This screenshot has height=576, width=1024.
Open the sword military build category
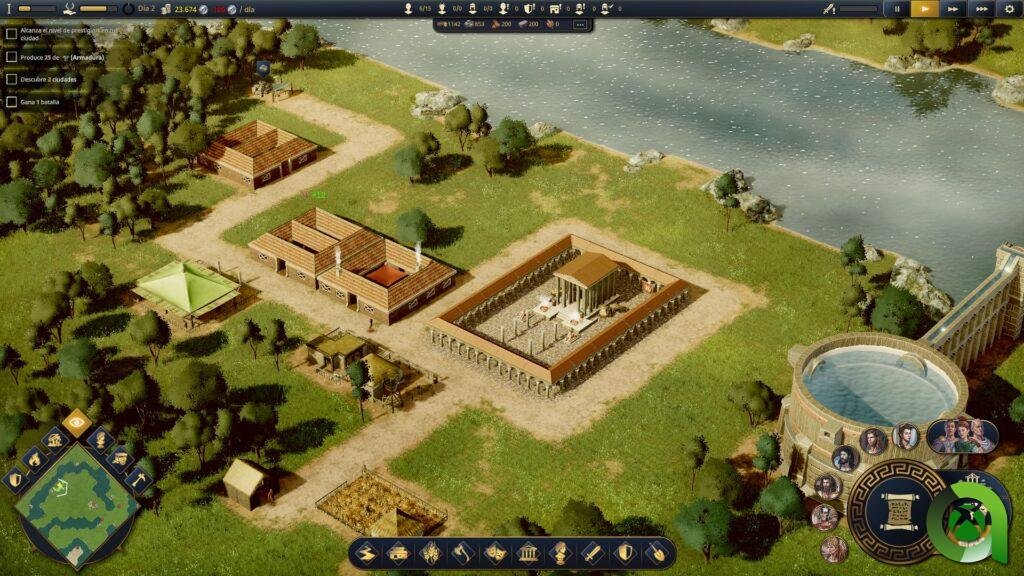pos(592,553)
